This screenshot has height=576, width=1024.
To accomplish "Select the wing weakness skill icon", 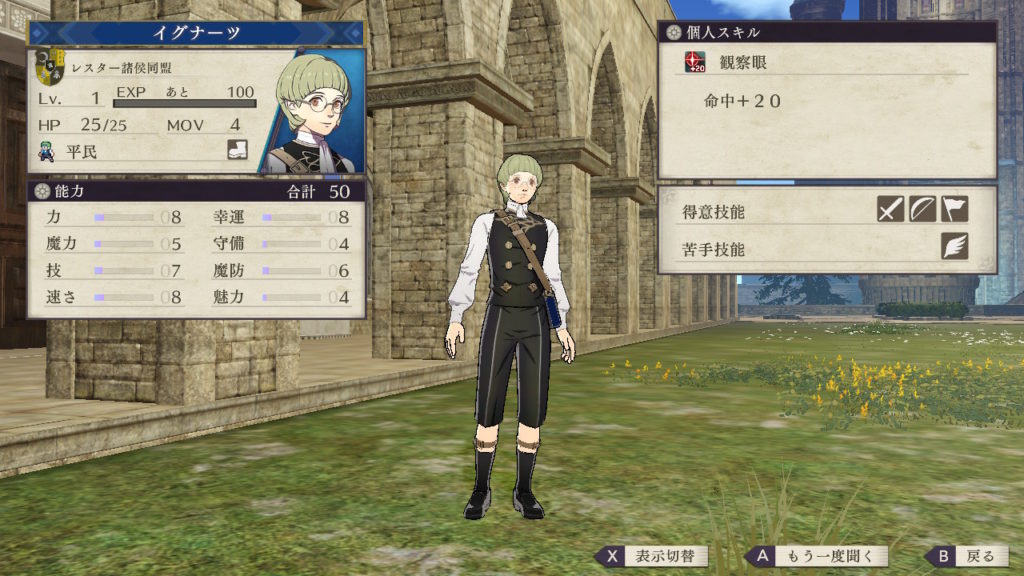I will [x=954, y=246].
